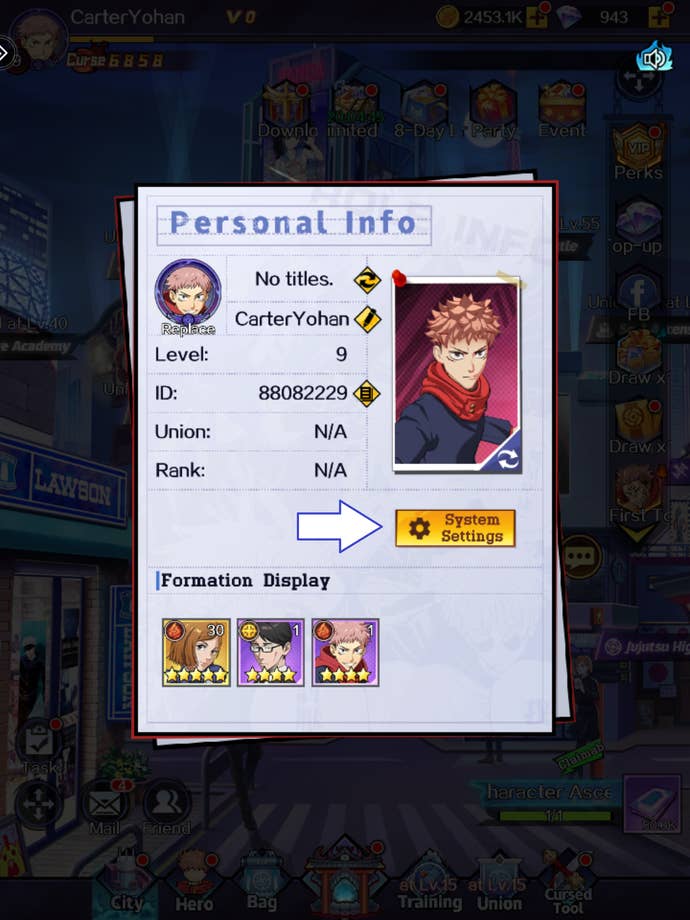The image size is (690, 920).
Task: Open System Settings
Action: (455, 528)
